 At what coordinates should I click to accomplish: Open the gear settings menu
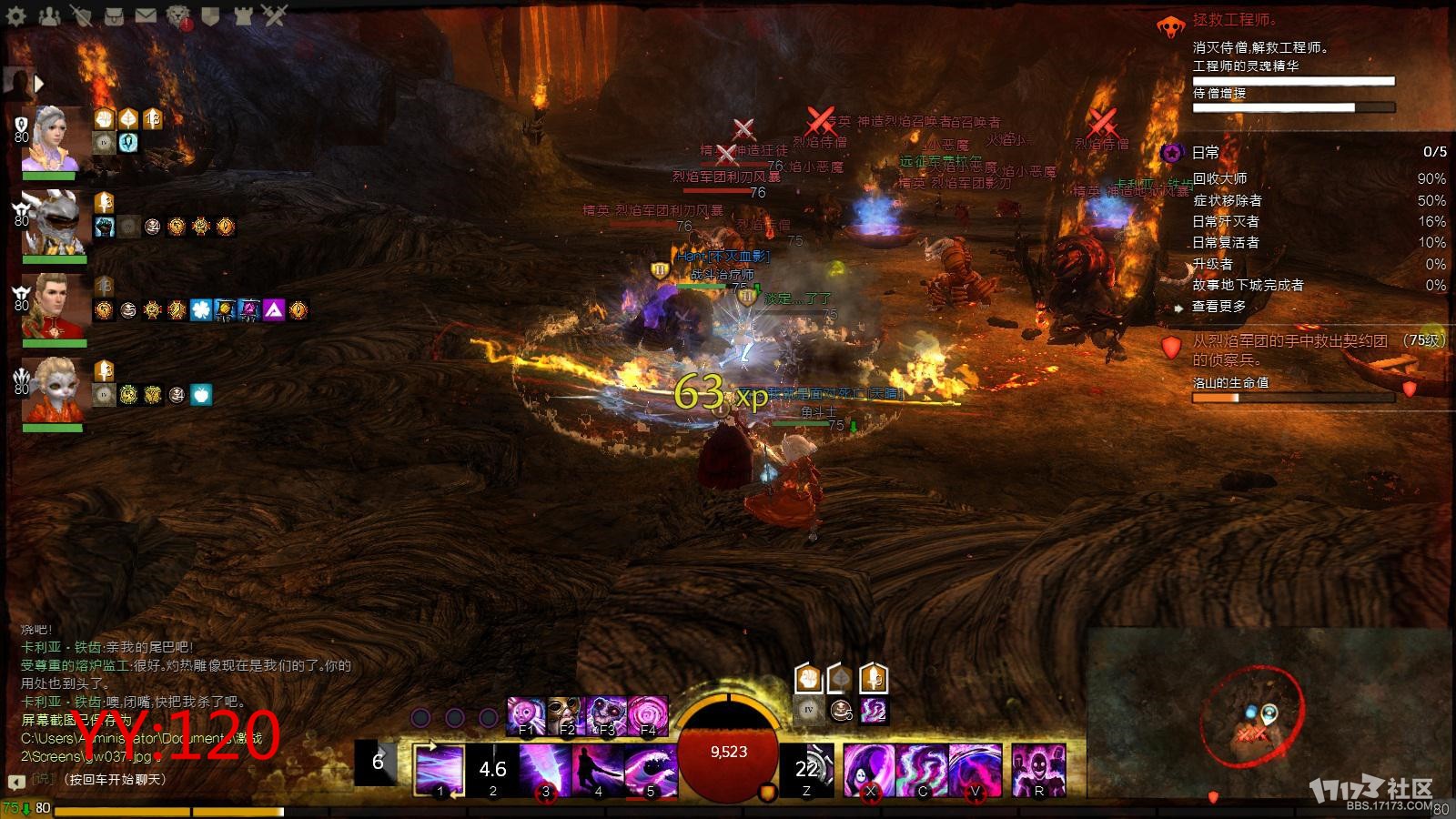click(16, 15)
